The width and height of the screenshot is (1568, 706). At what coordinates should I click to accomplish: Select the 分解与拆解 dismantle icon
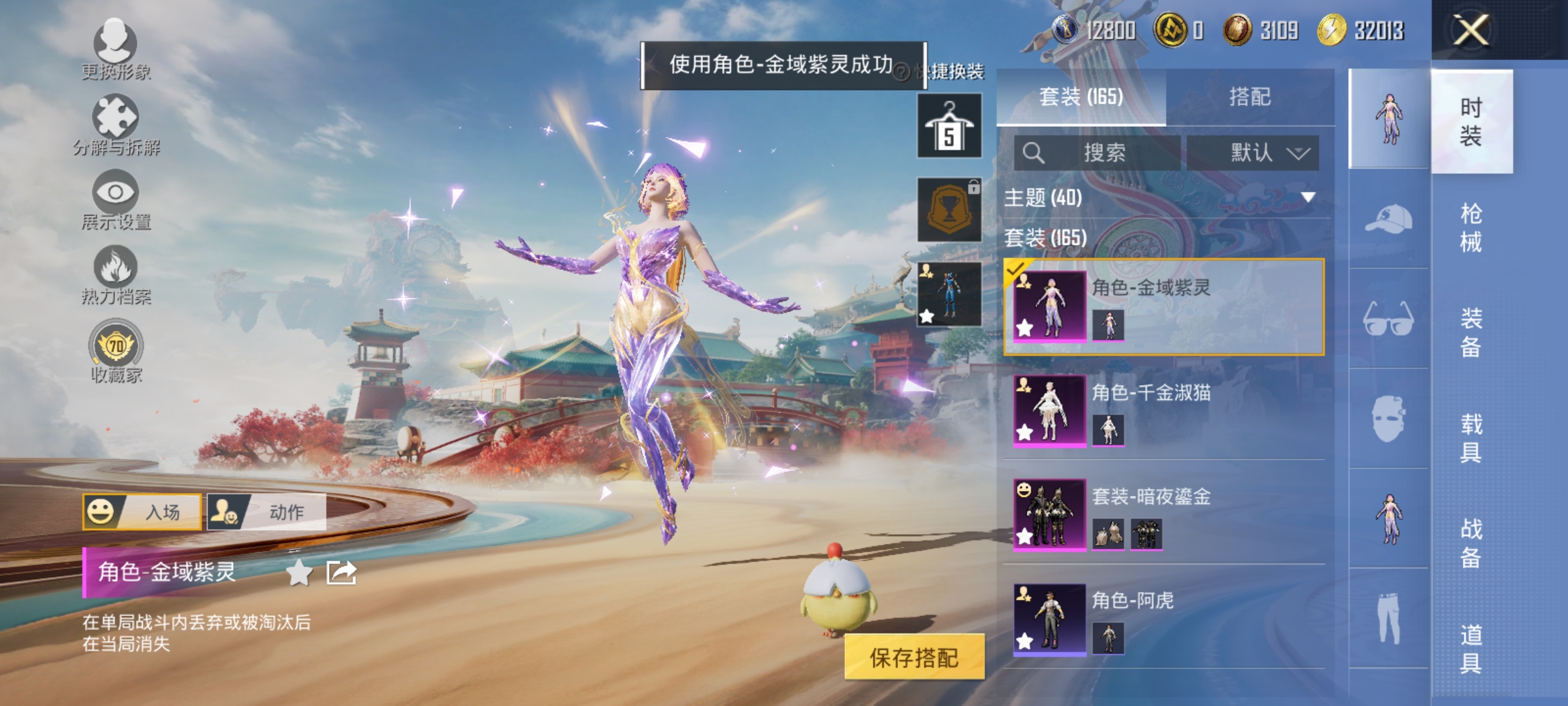coord(116,121)
